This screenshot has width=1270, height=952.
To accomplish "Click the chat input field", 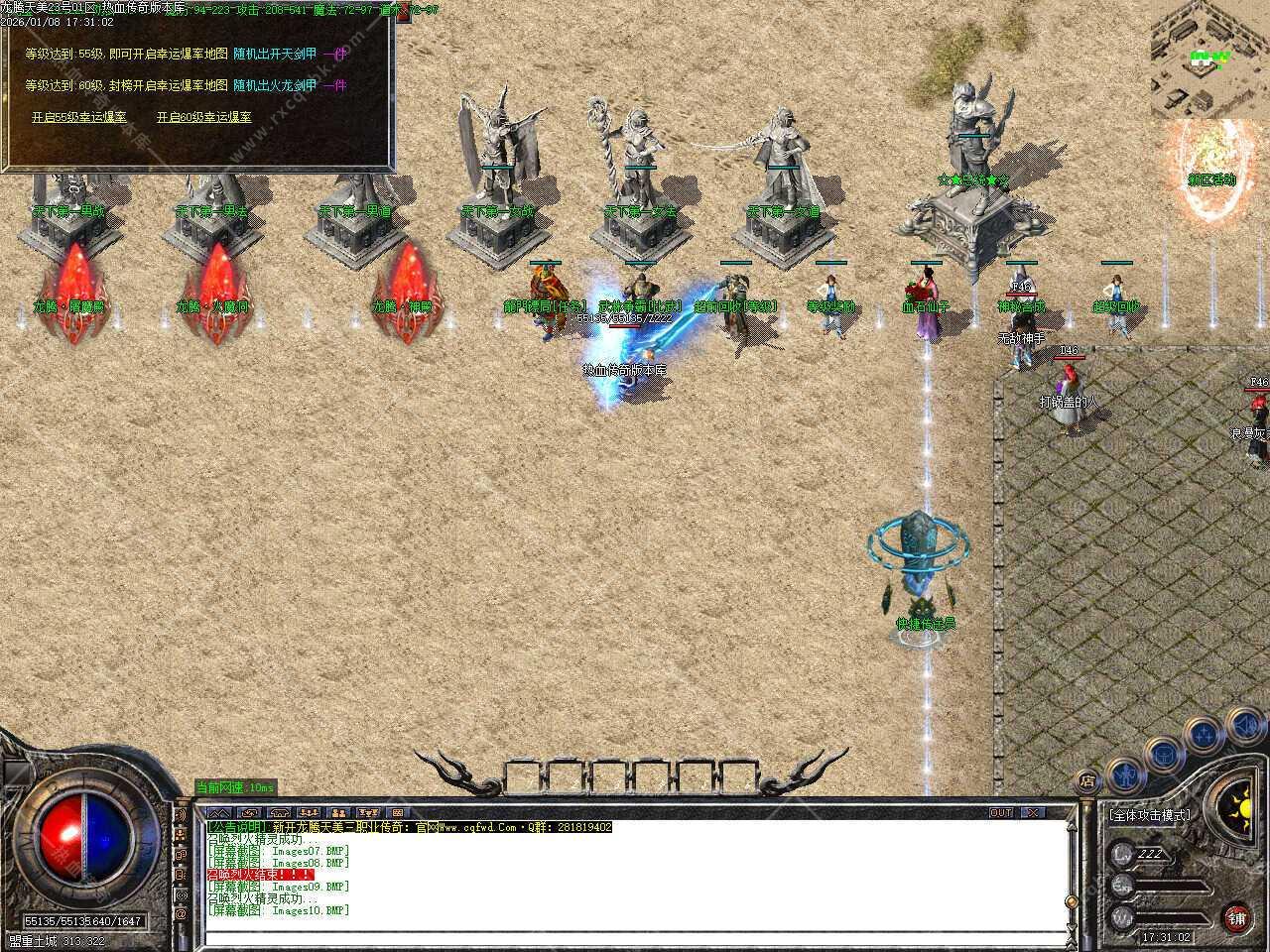I will click(635, 937).
